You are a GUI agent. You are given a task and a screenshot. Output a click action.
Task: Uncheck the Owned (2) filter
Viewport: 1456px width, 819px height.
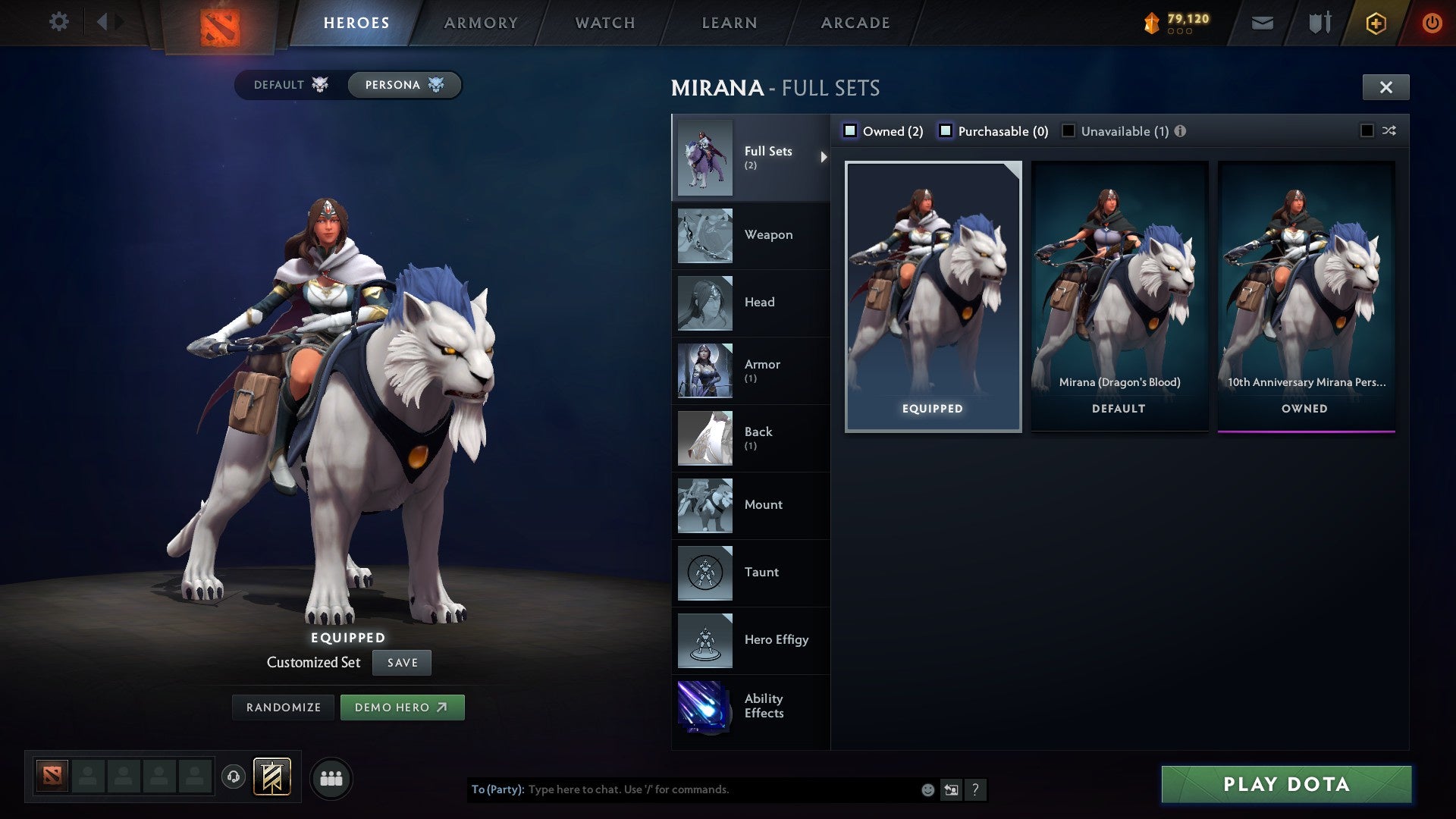tap(851, 130)
